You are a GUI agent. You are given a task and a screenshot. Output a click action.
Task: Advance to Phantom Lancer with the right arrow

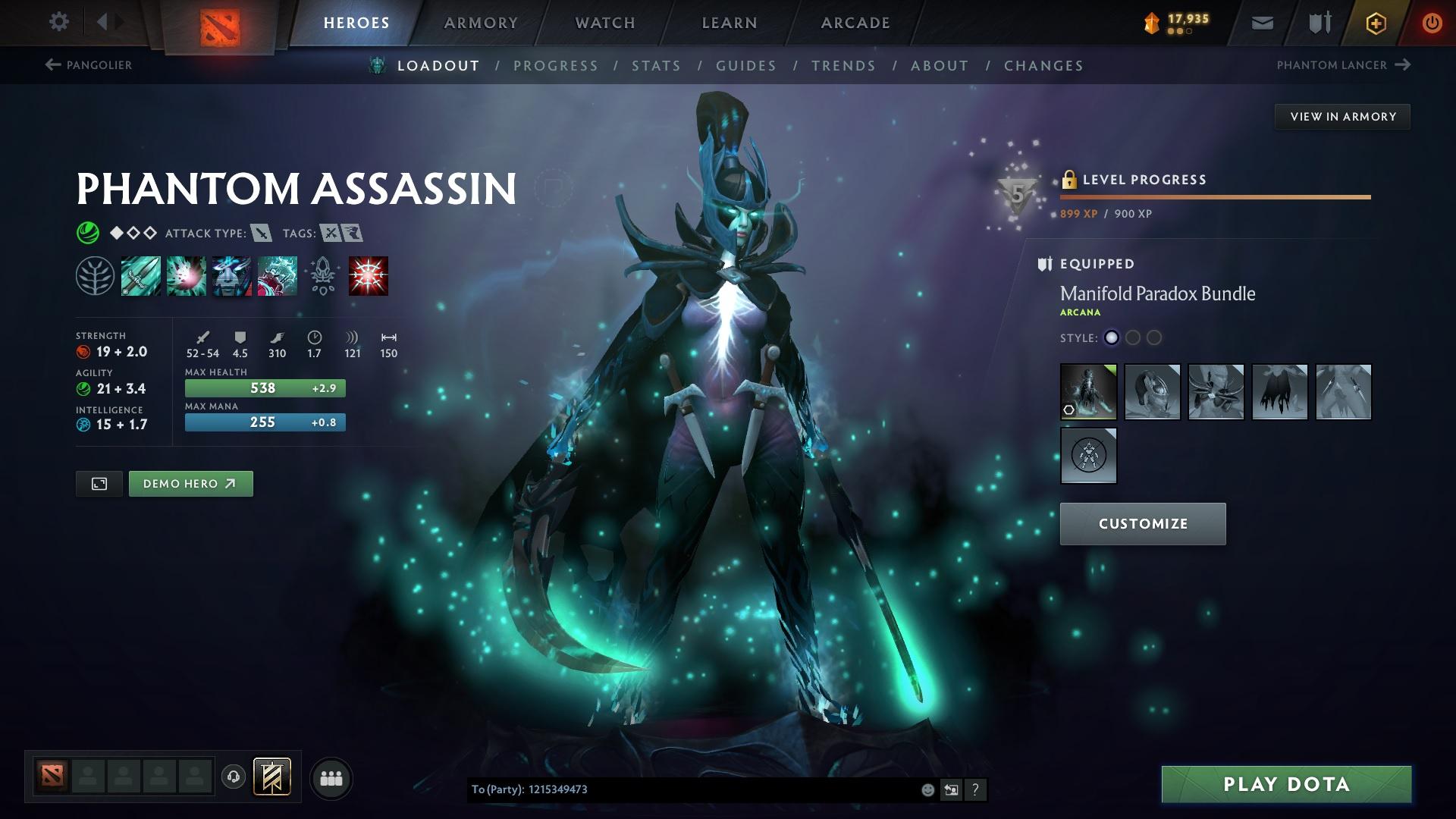point(1404,65)
